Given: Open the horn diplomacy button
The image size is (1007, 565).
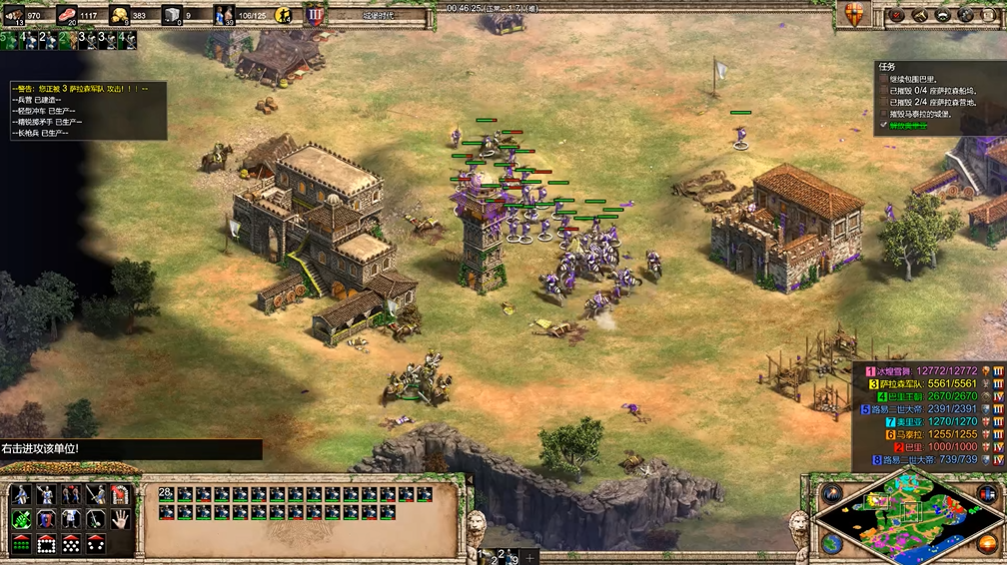Looking at the screenshot, I should pyautogui.click(x=919, y=15).
